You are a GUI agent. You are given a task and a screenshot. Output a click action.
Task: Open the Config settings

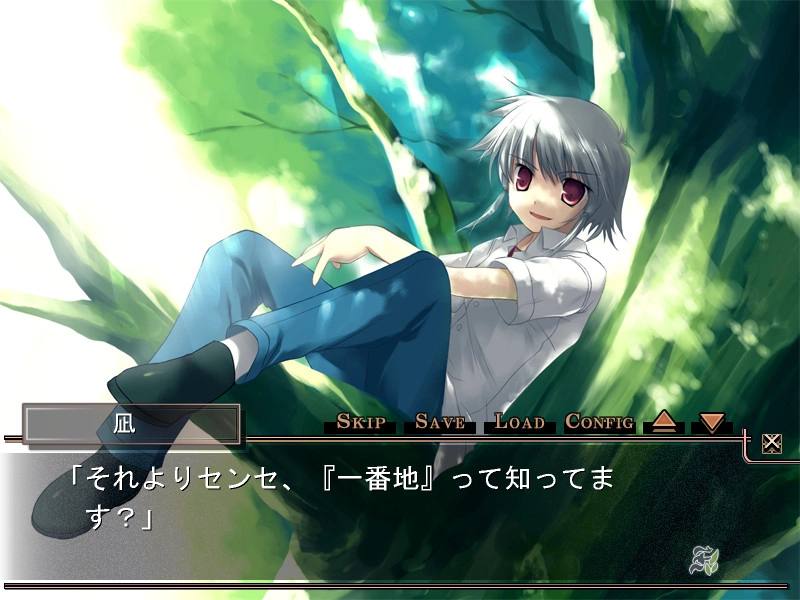point(599,422)
